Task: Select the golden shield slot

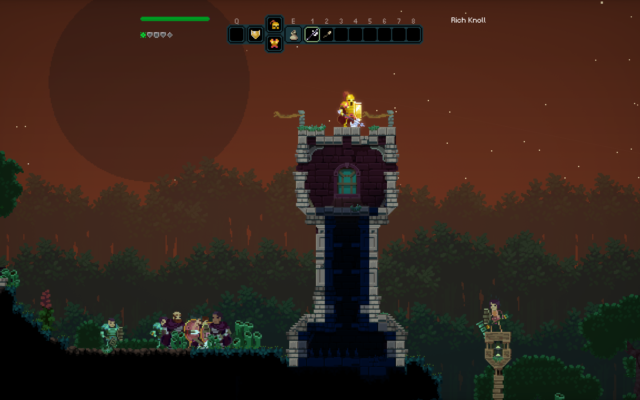Action: (255, 35)
